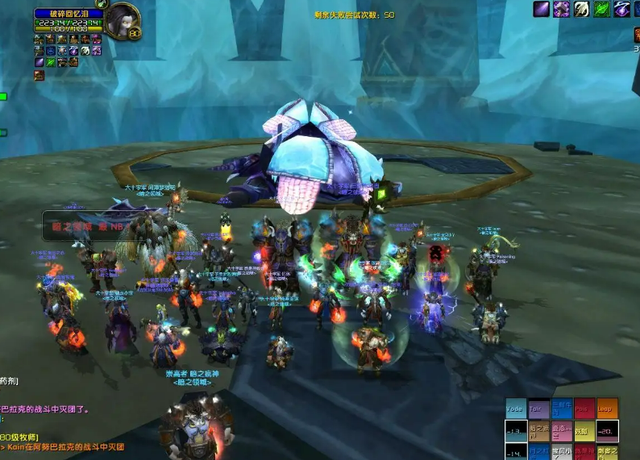Click the purple beam buff icon at top right
640x460 pixels.
(x=542, y=9)
